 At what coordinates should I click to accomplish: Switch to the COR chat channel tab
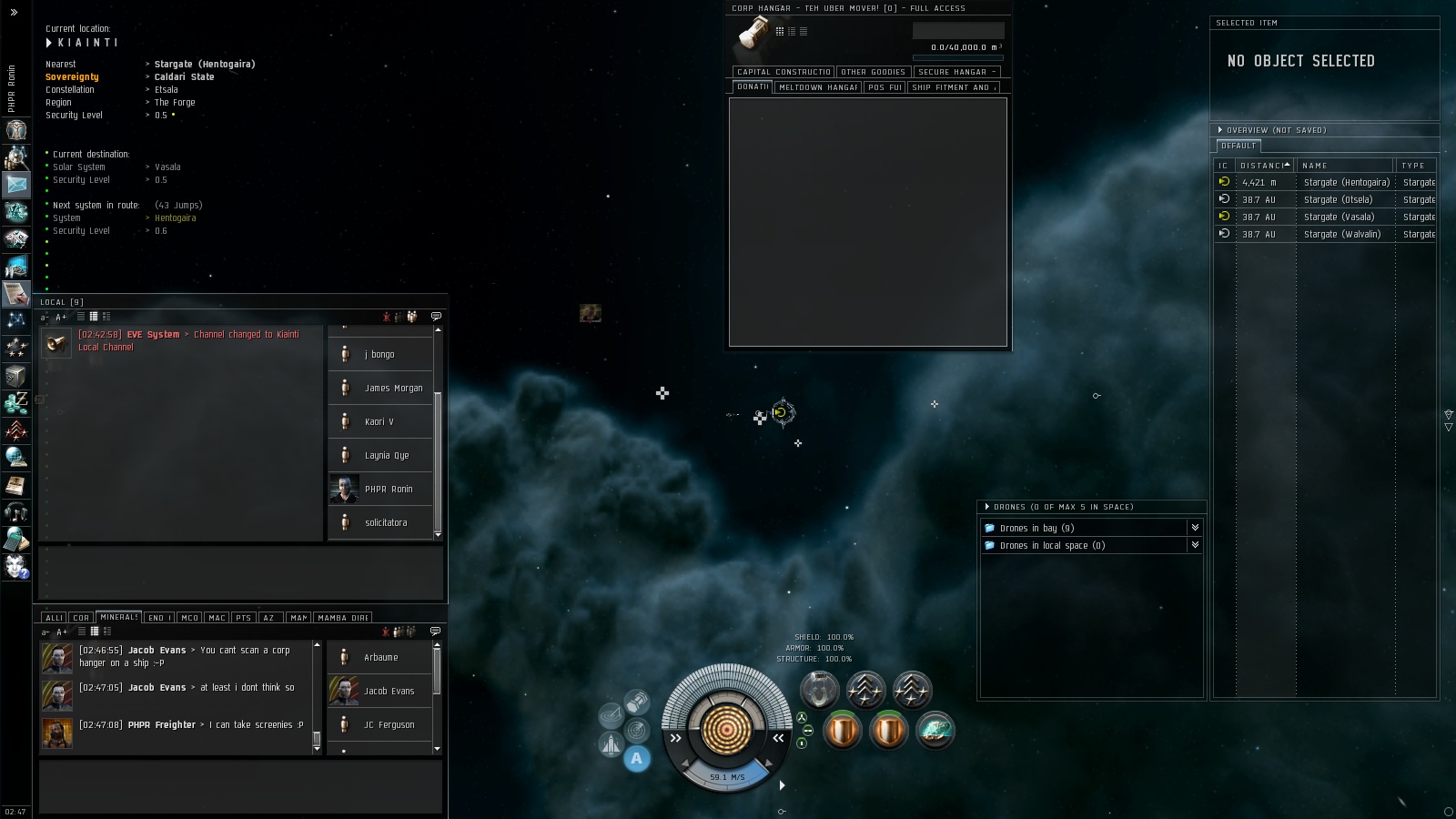tap(81, 618)
